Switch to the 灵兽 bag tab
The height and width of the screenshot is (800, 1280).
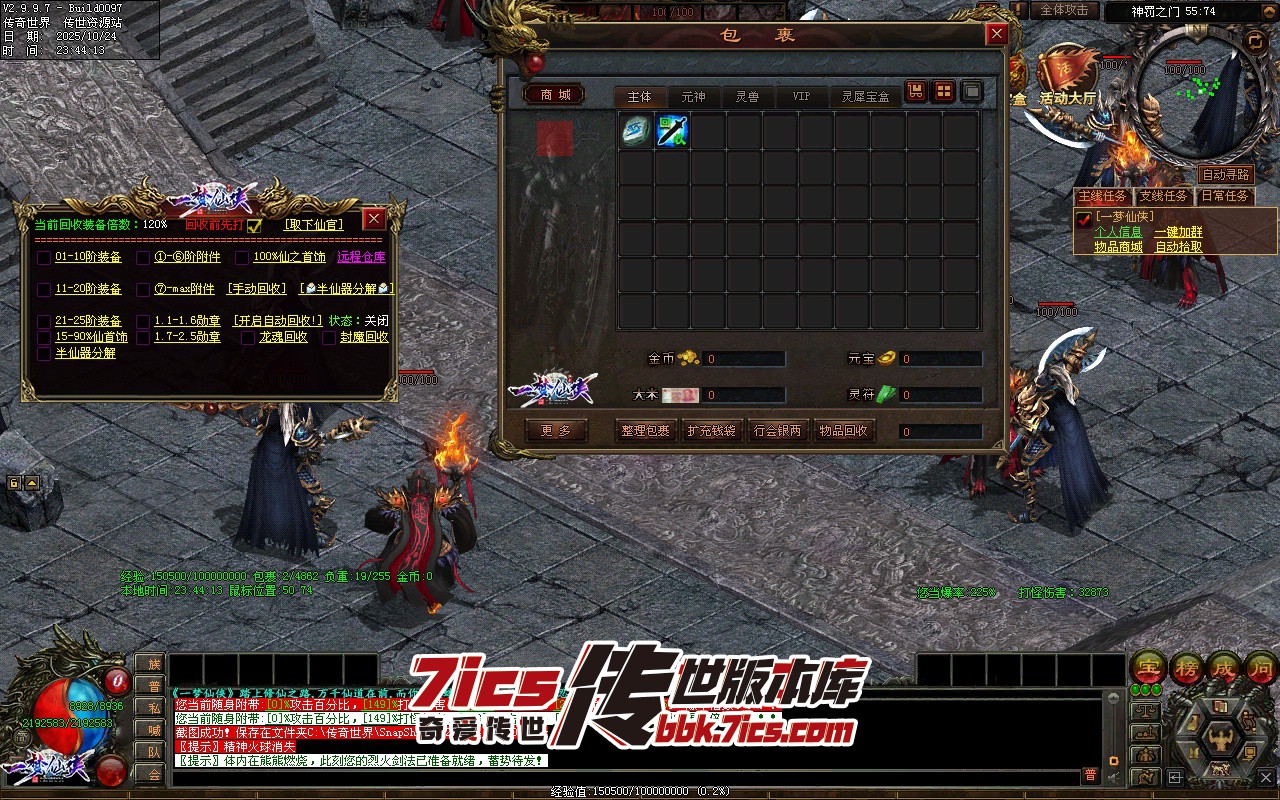[747, 97]
